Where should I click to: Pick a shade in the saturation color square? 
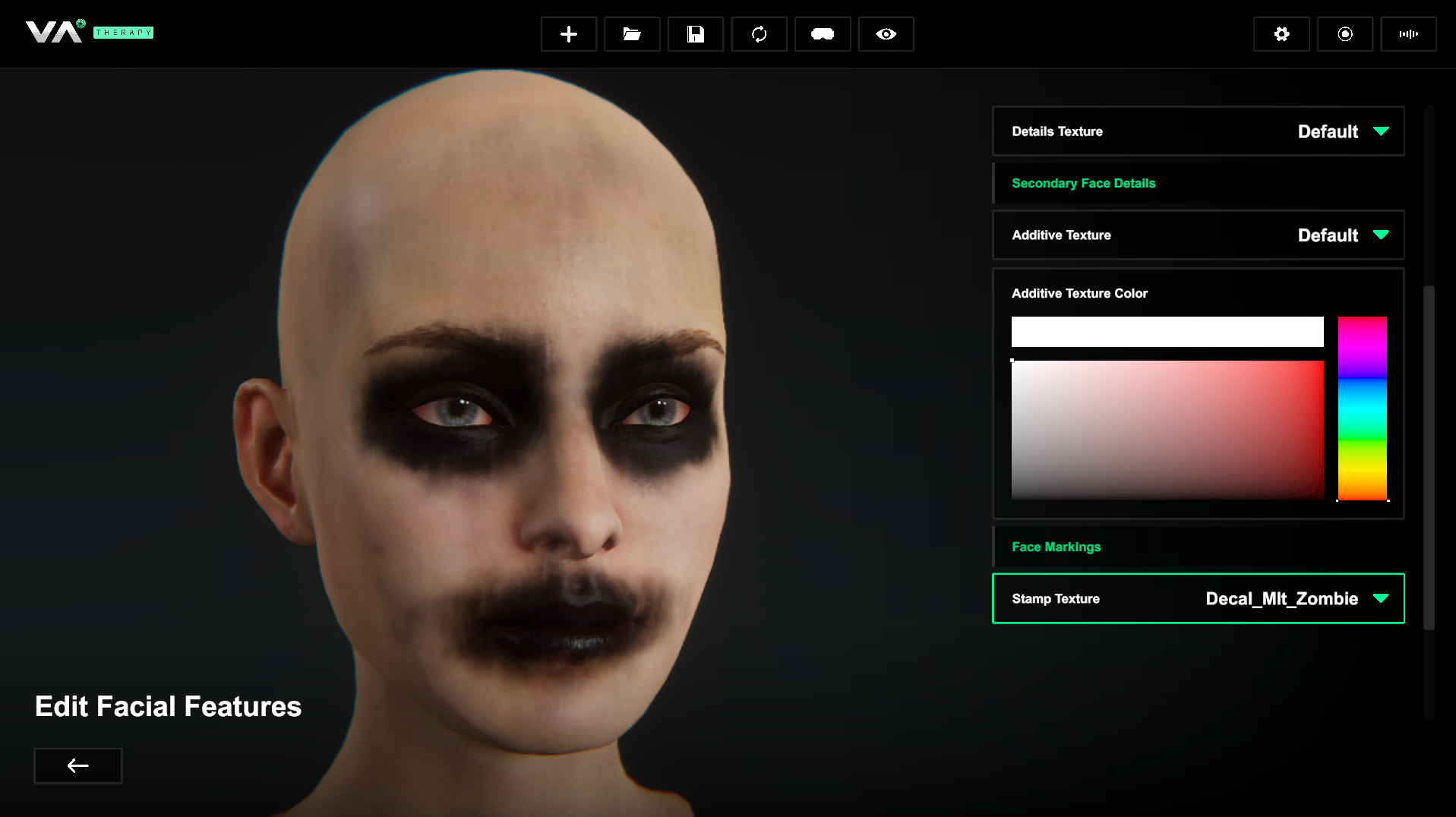[1167, 429]
